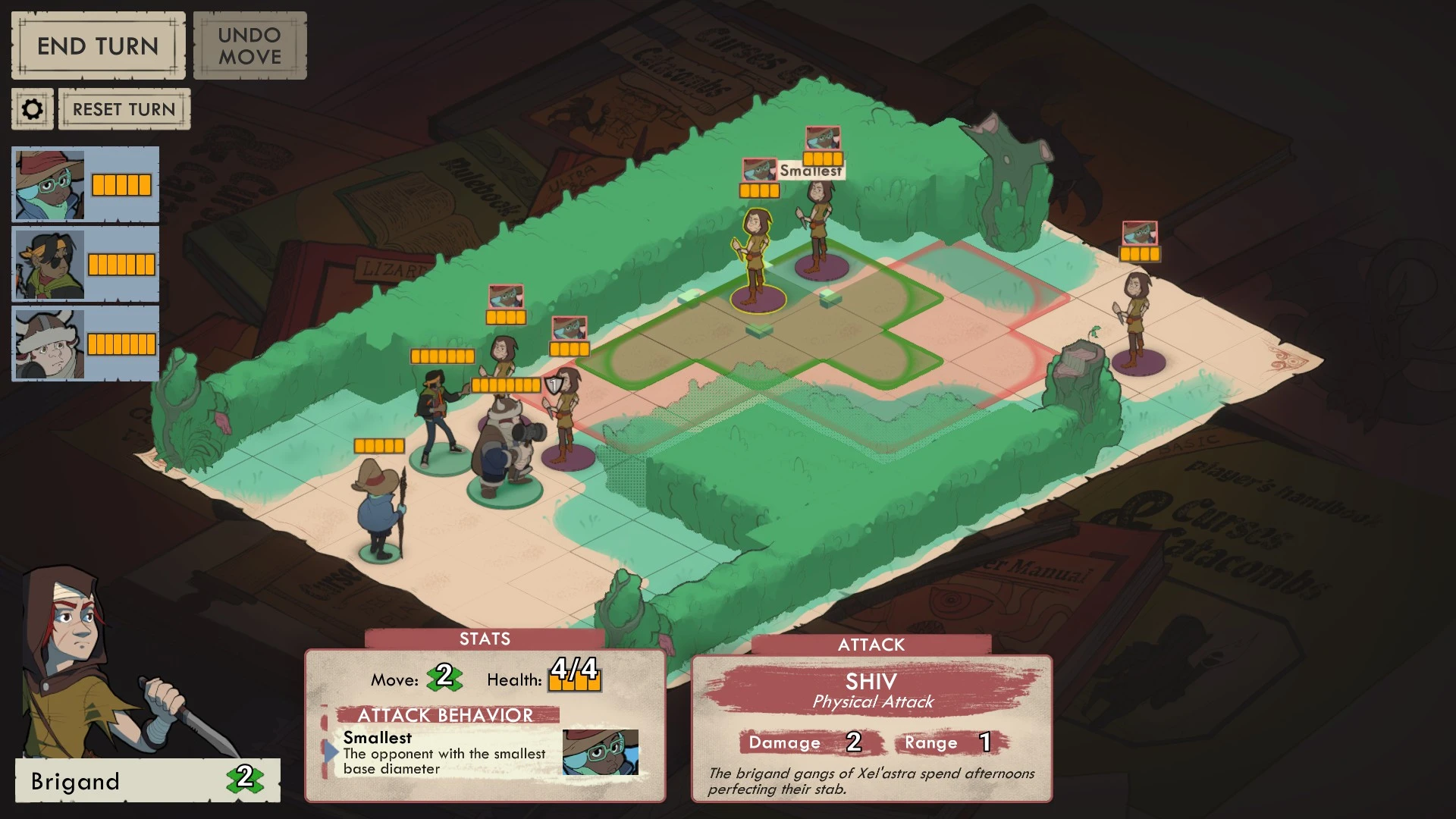Select the STATS panel header
The width and height of the screenshot is (1456, 819).
coord(485,639)
